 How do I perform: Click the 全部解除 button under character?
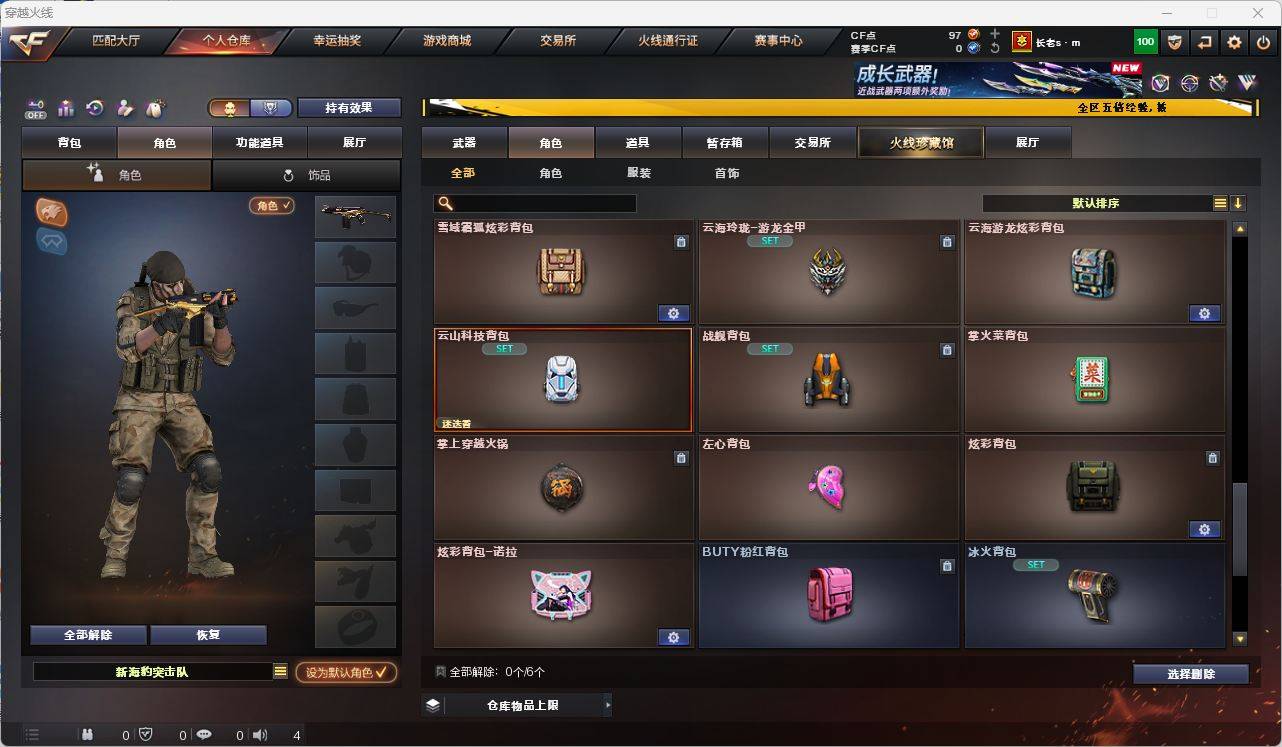click(86, 634)
